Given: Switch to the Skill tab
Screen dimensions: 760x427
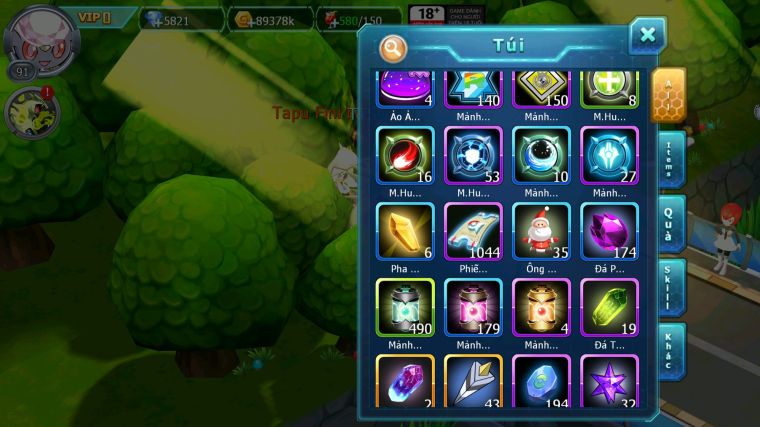Looking at the screenshot, I should [x=671, y=288].
